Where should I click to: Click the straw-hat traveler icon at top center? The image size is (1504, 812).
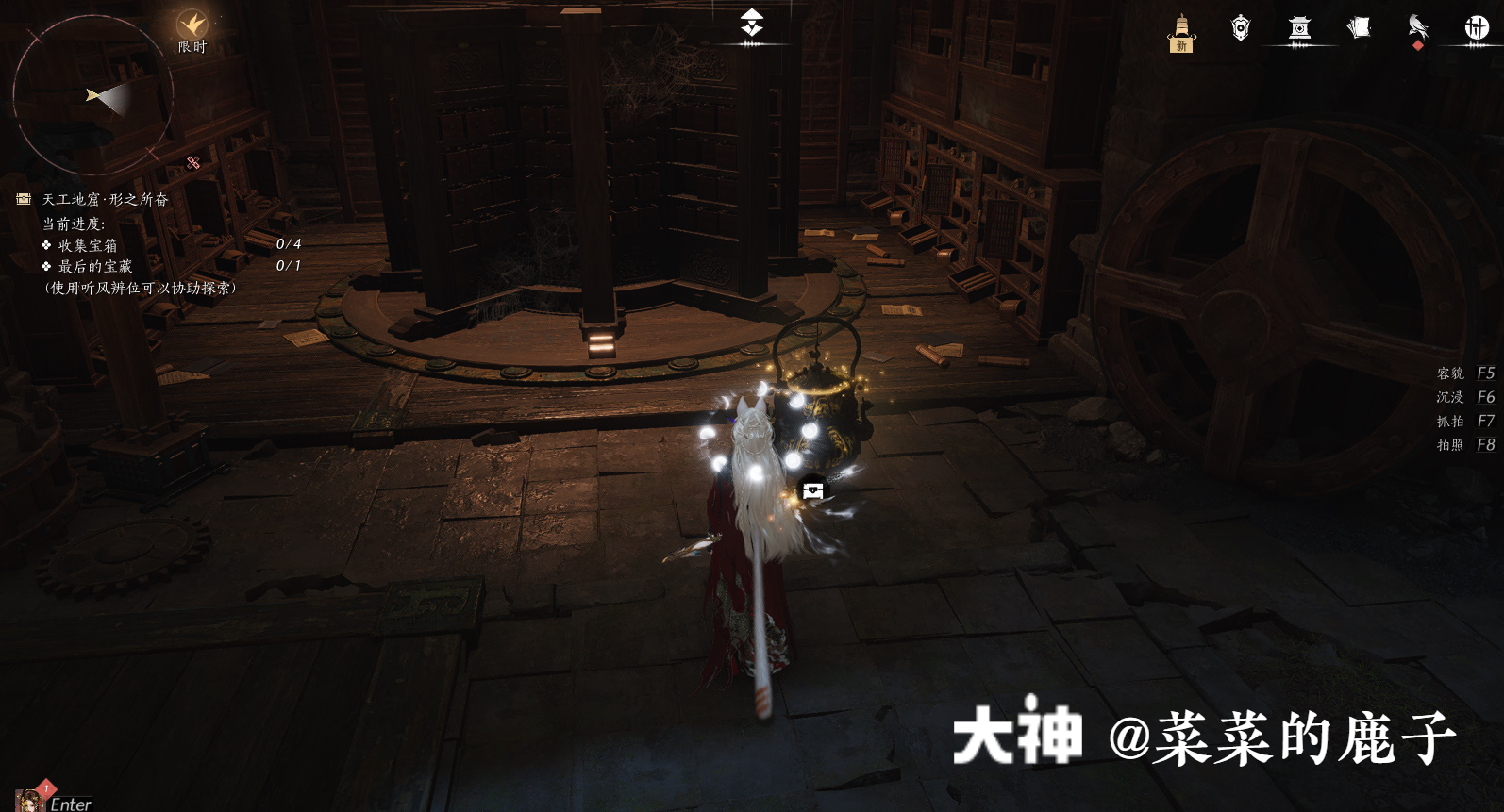click(x=750, y=21)
